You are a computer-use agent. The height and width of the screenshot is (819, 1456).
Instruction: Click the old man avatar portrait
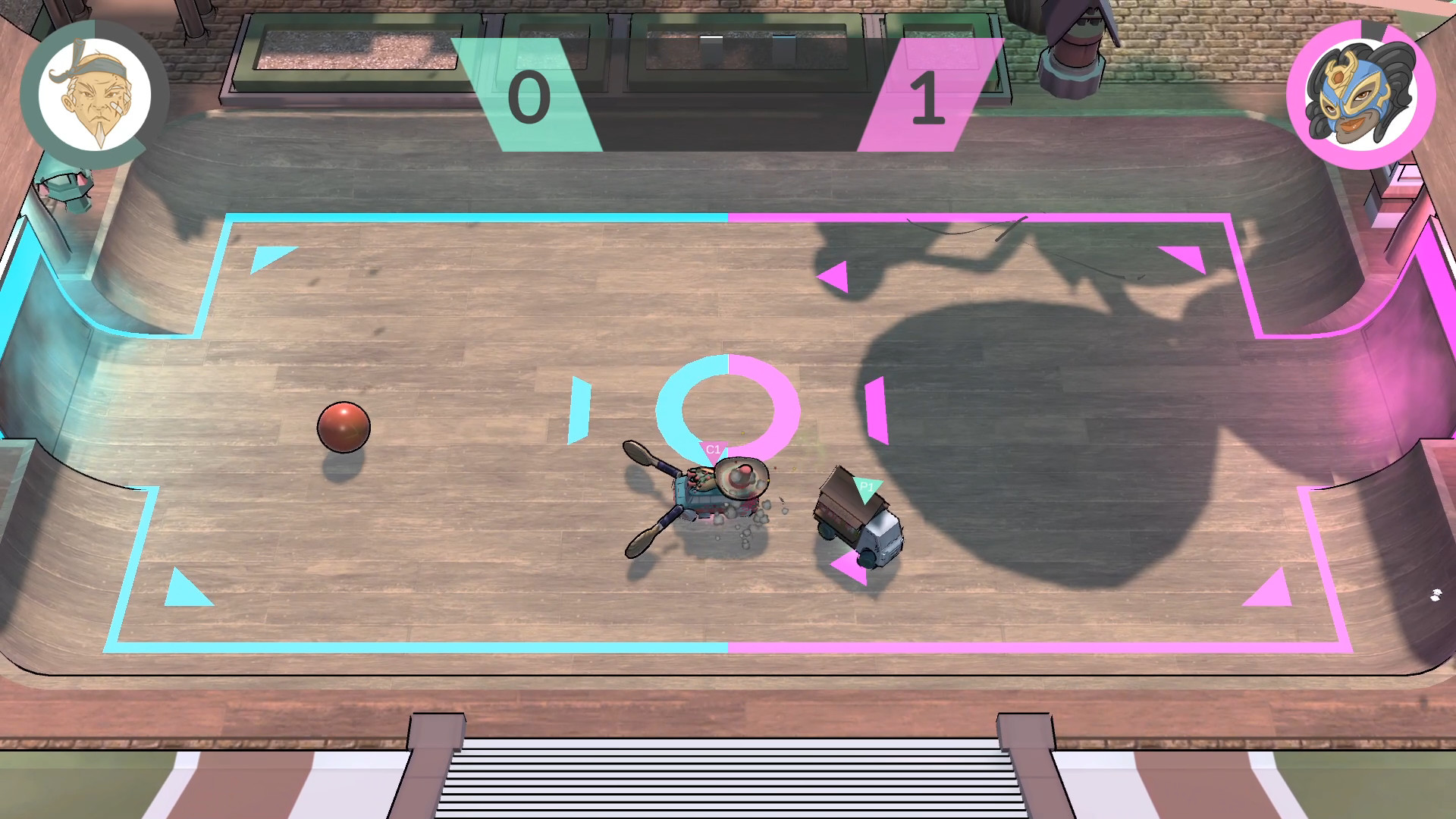[x=93, y=92]
